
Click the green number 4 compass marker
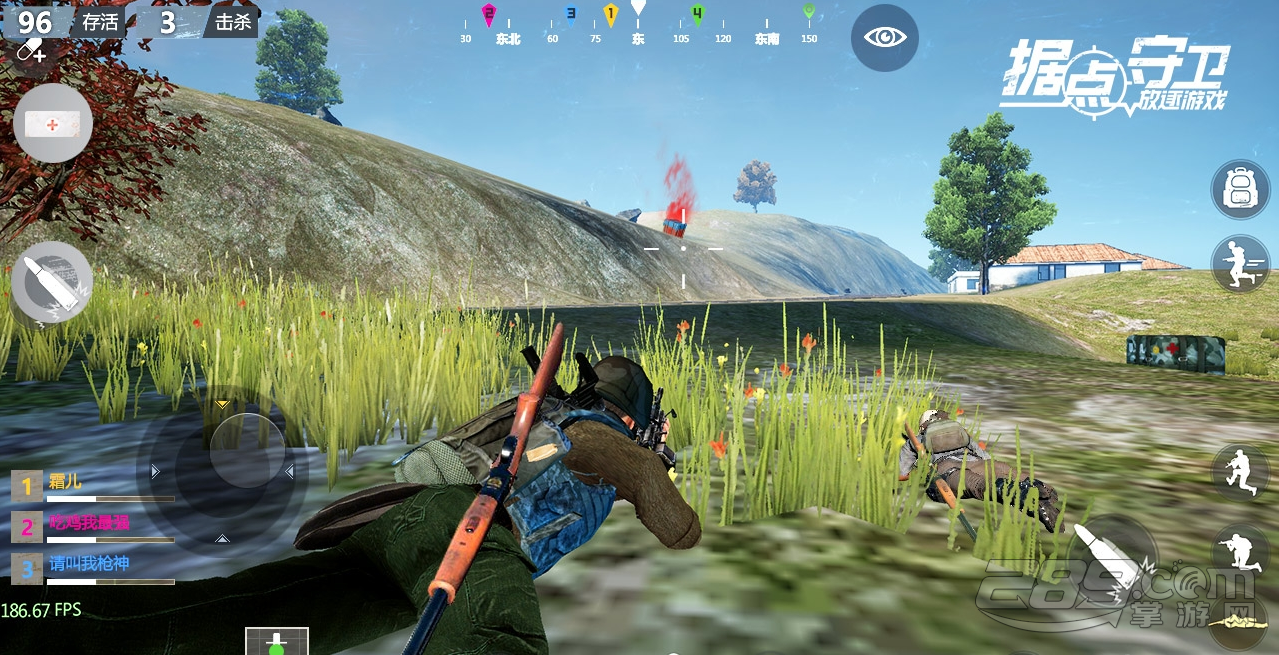point(697,14)
